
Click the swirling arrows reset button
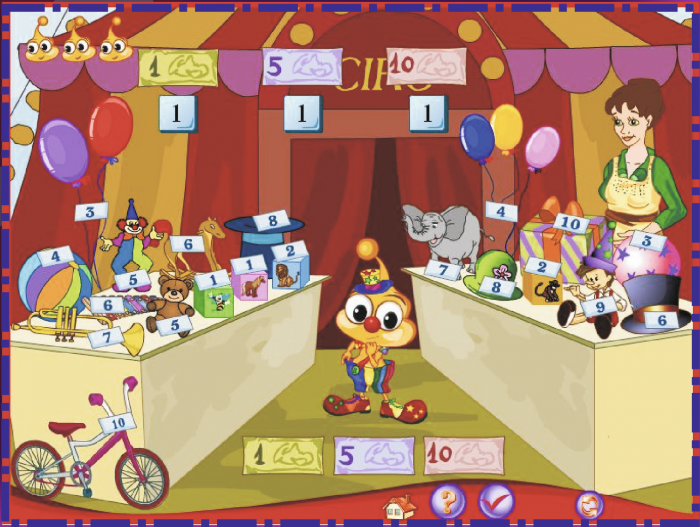[590, 504]
